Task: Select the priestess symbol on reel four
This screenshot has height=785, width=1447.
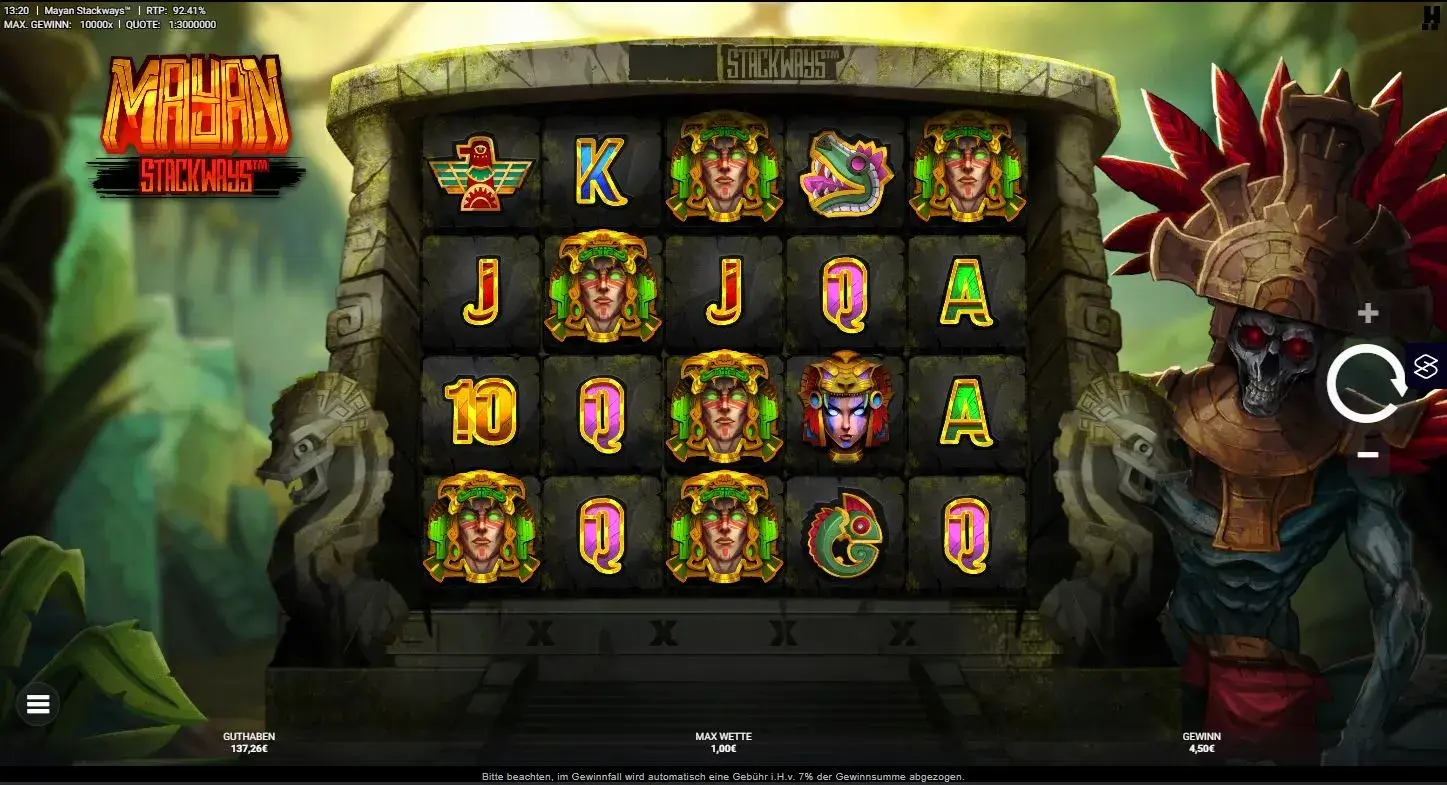Action: coord(845,412)
